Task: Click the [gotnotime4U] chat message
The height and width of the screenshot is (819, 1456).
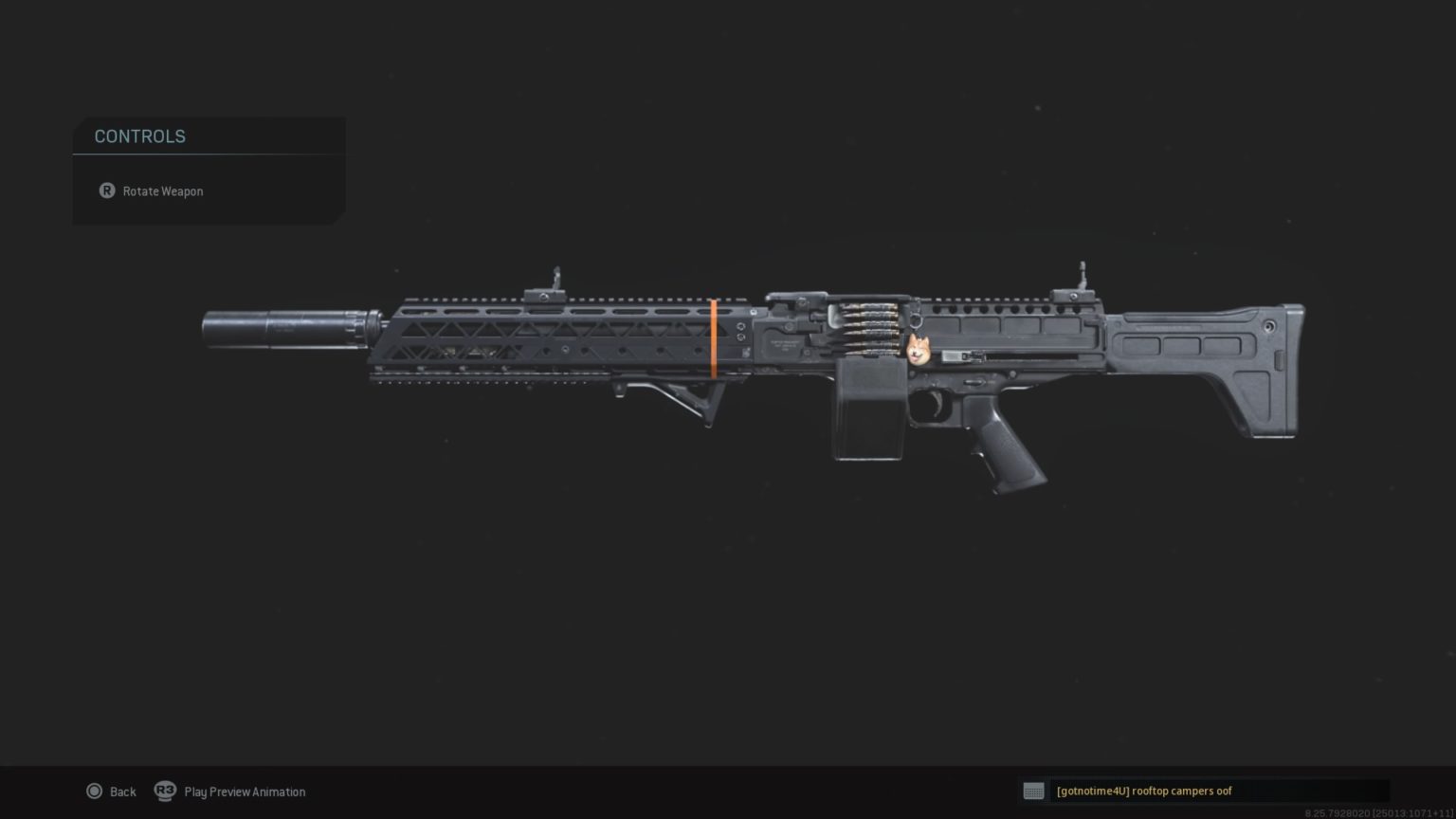Action: coord(1143,791)
